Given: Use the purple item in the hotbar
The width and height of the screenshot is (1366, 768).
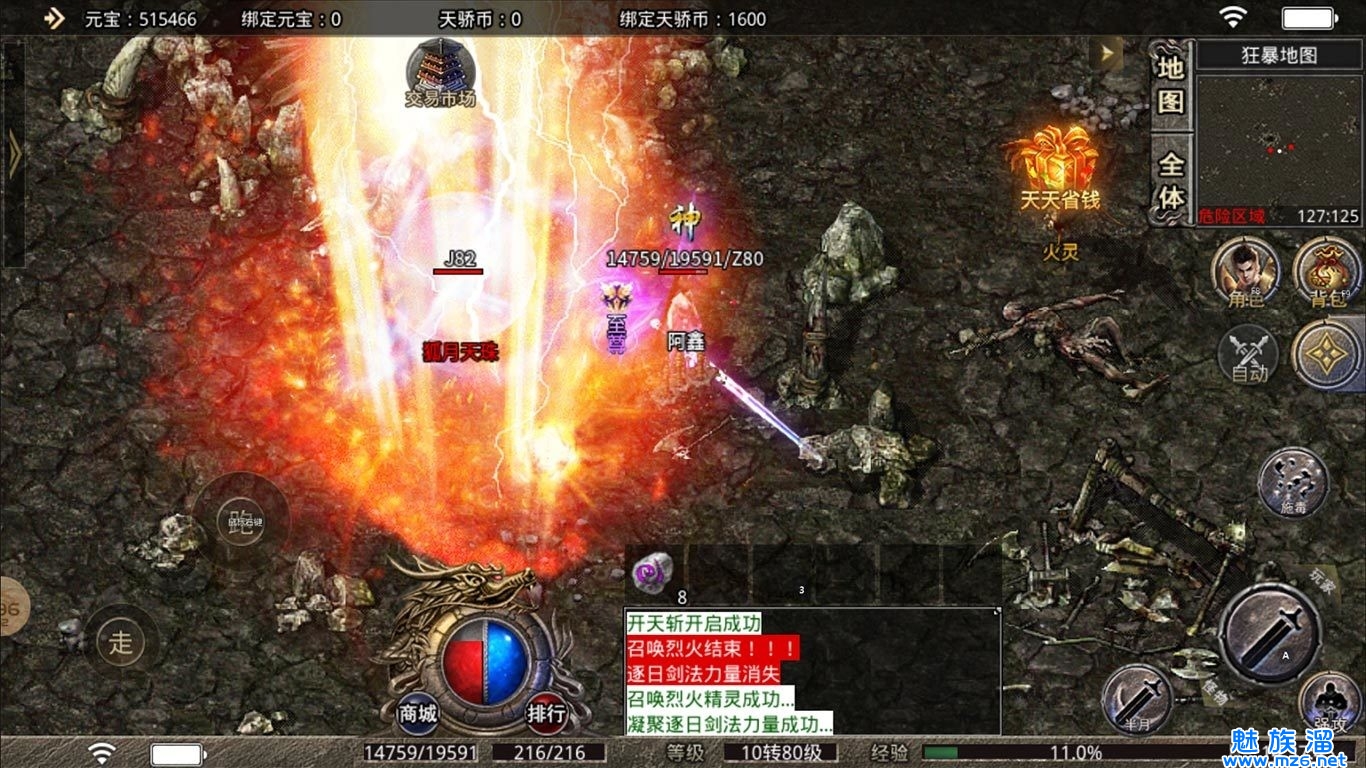Looking at the screenshot, I should point(651,573).
